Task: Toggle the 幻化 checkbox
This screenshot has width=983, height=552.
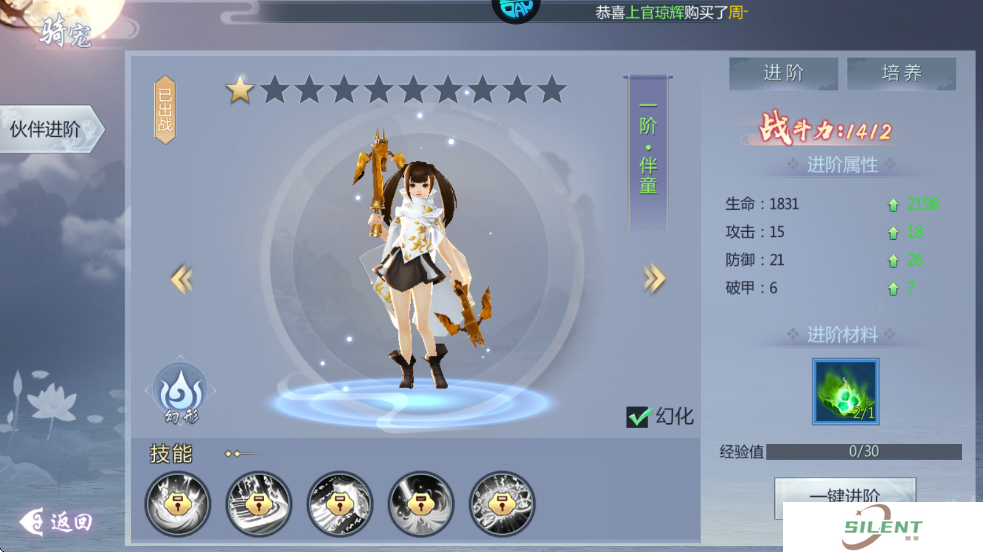Action: [x=639, y=417]
